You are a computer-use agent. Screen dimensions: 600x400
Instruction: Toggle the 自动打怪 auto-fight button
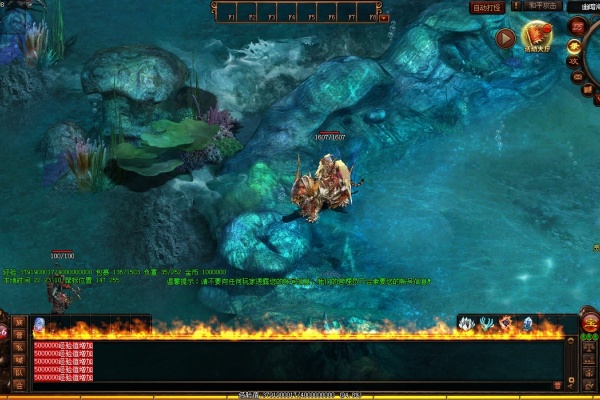(x=487, y=7)
